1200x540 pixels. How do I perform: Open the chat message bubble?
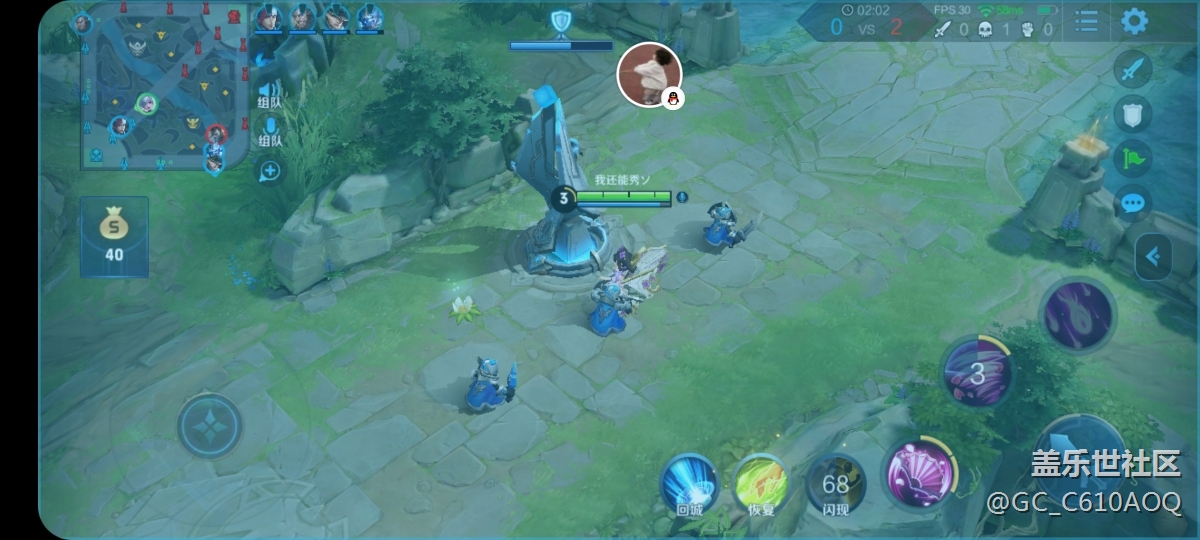(1132, 203)
